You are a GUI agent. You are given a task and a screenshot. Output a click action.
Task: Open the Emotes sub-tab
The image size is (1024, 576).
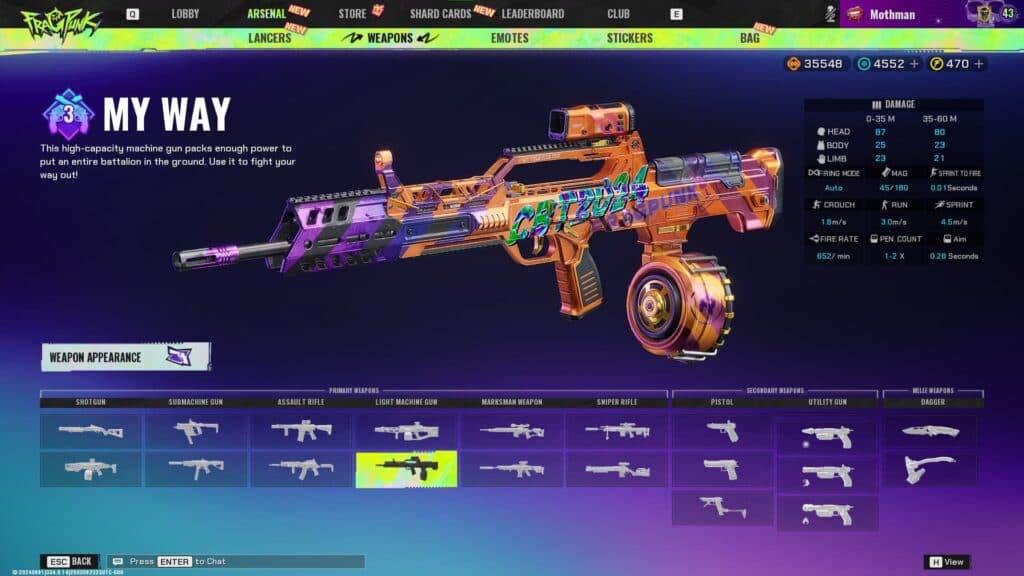click(x=510, y=38)
